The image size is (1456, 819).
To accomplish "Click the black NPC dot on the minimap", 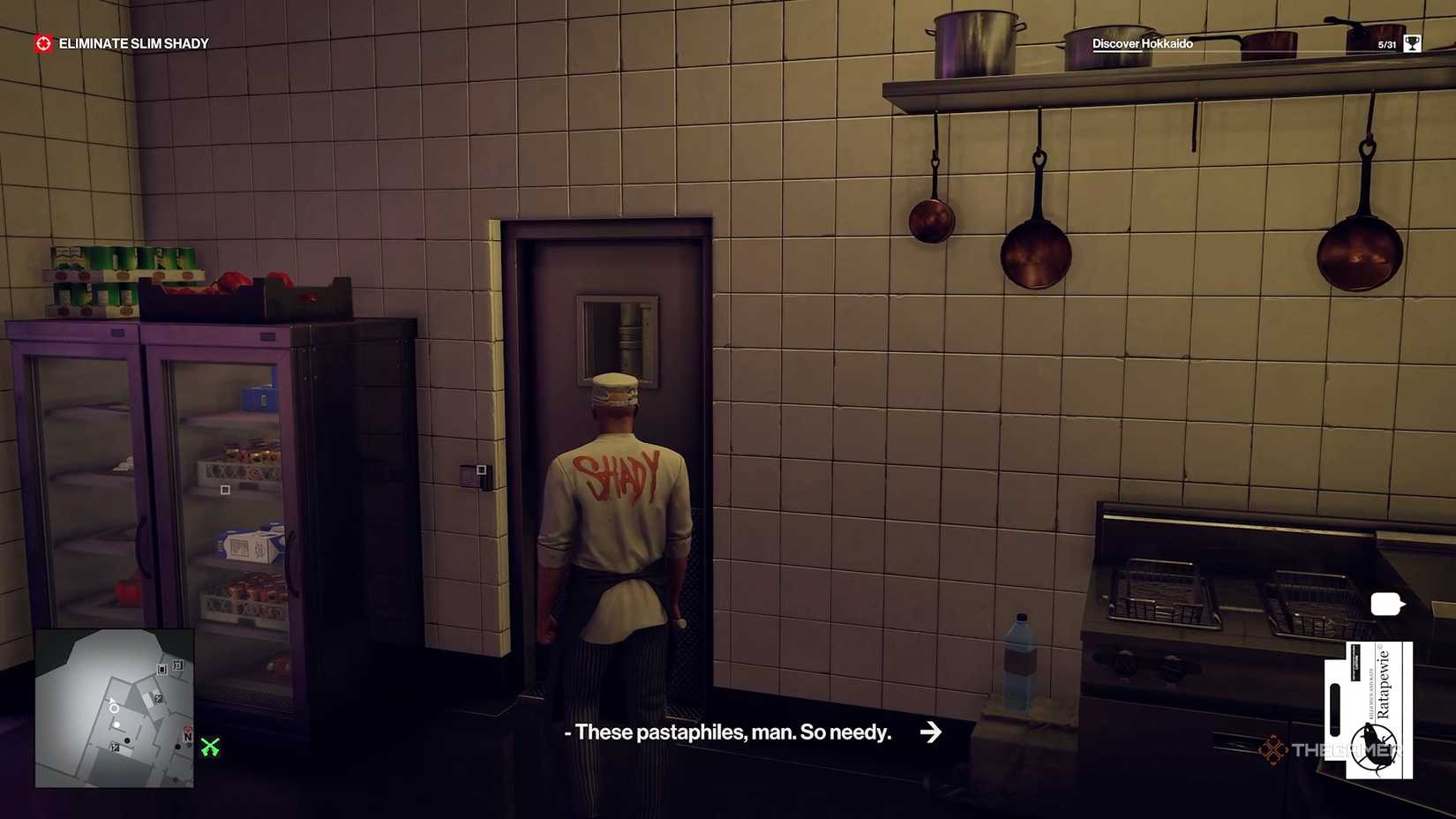I will [x=126, y=740].
